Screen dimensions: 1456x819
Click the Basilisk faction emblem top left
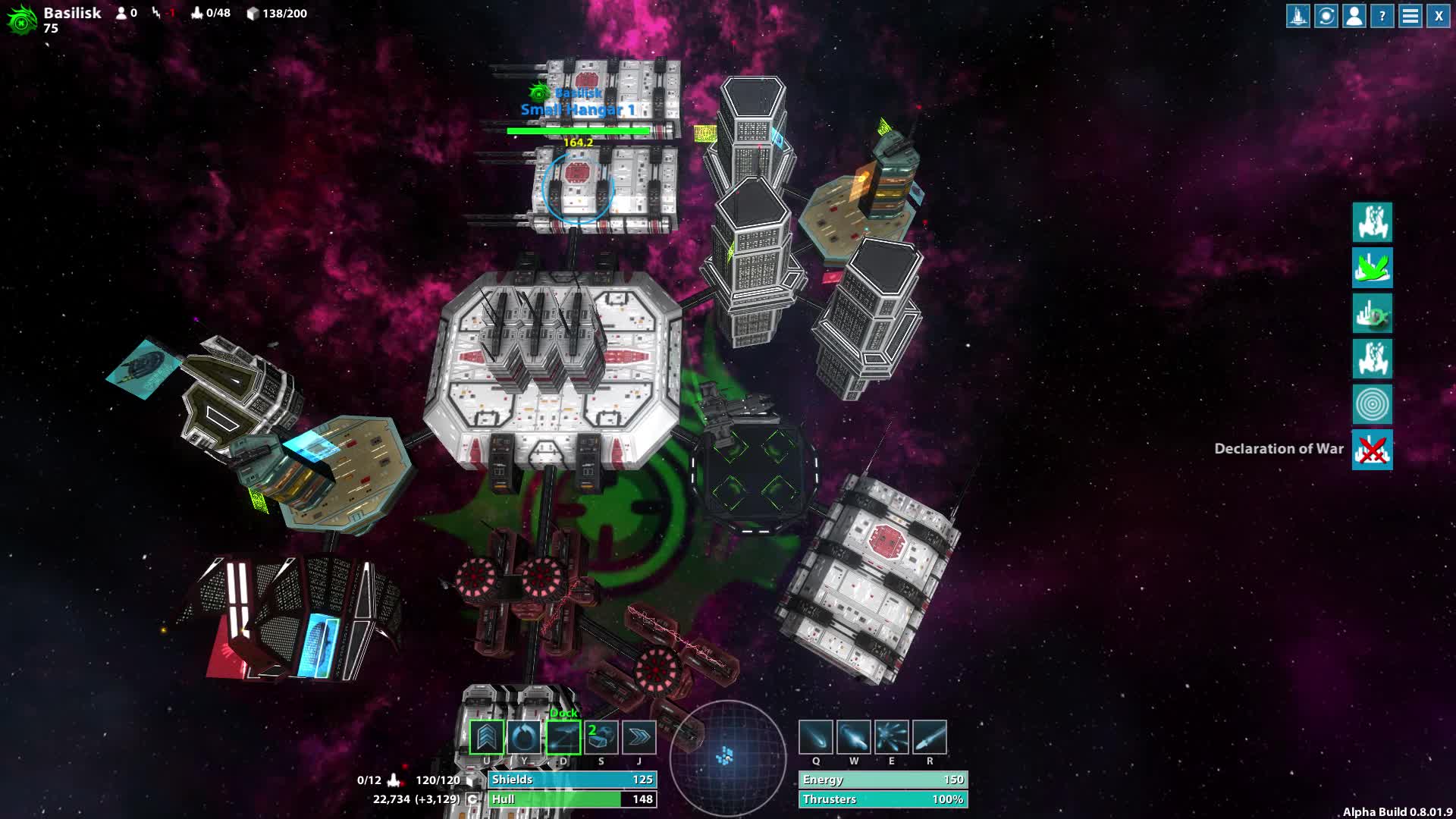(21, 17)
